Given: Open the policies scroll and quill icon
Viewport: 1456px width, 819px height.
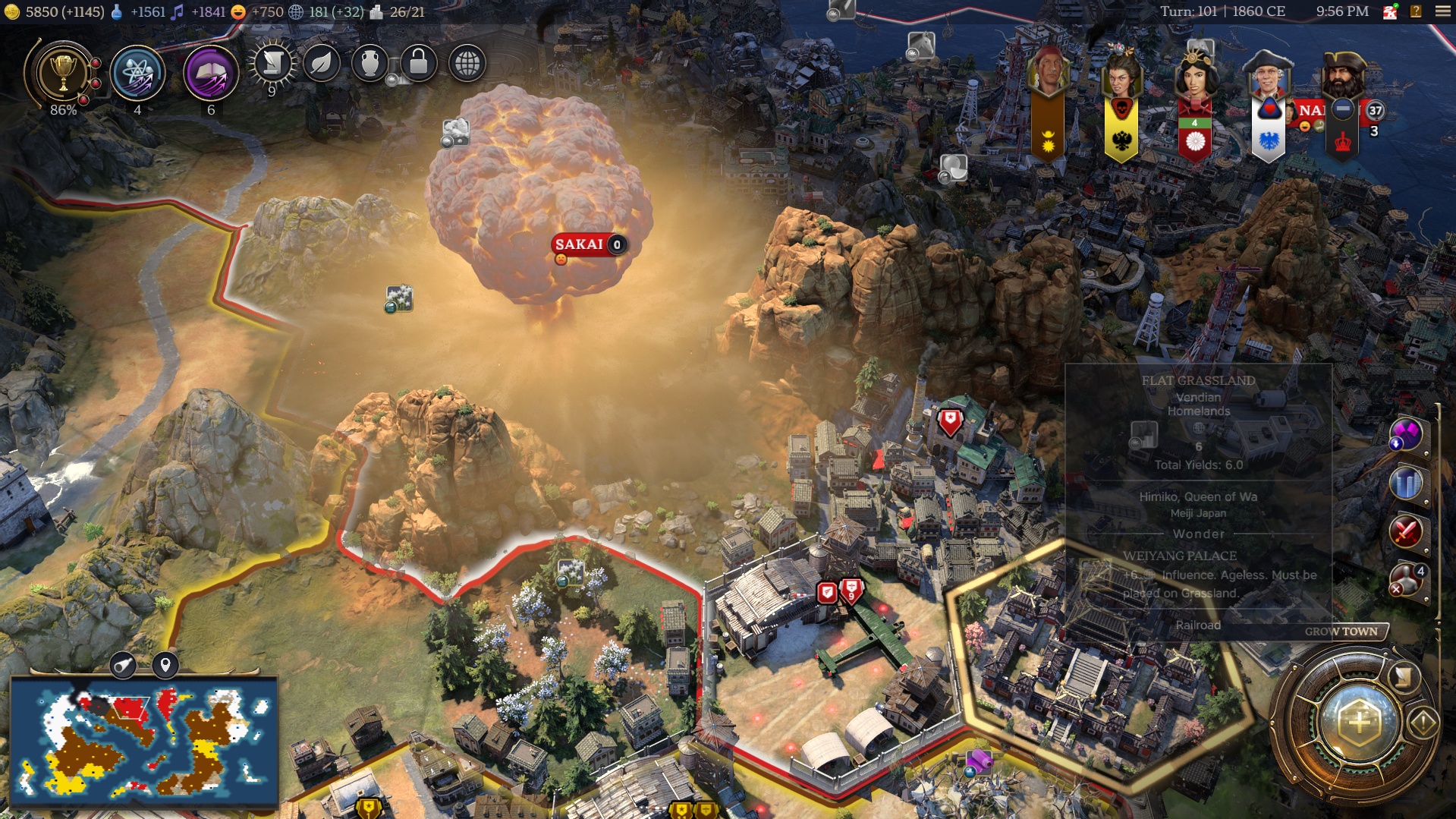Looking at the screenshot, I should pos(272,64).
